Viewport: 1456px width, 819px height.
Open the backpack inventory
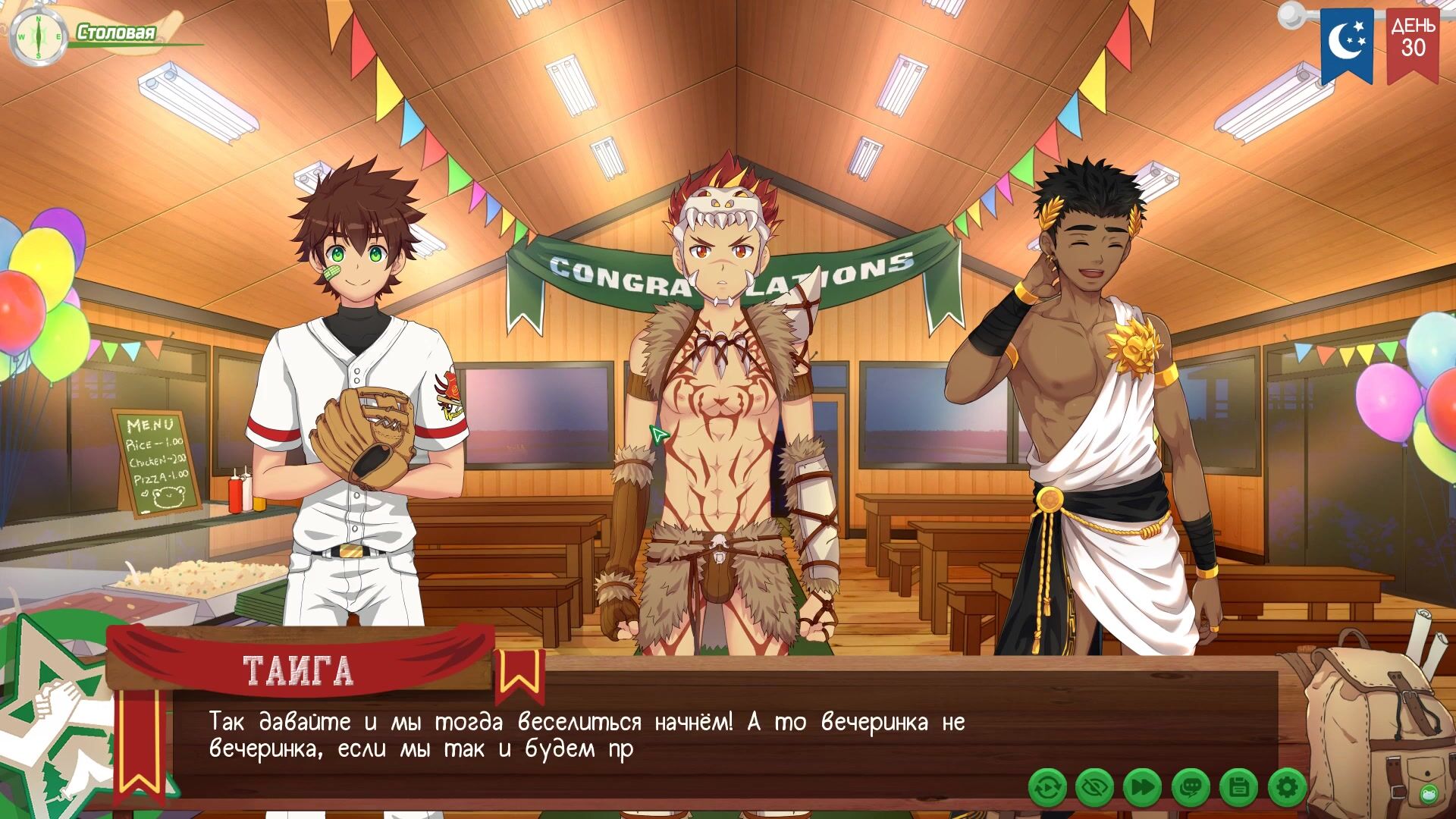click(1365, 720)
